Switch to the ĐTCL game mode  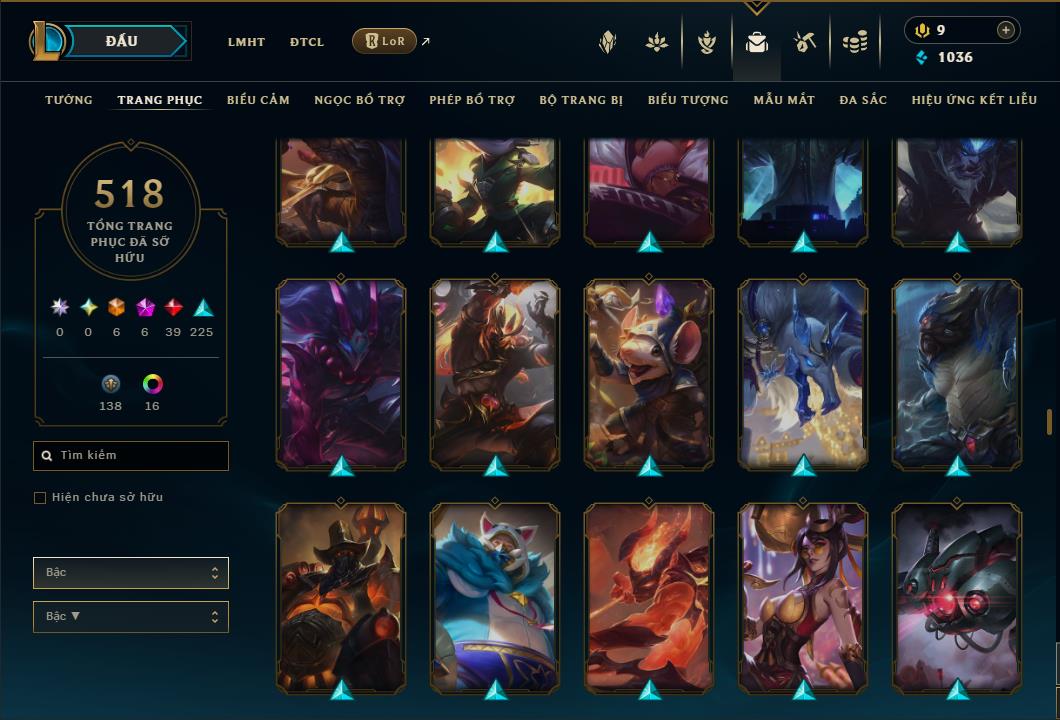307,42
